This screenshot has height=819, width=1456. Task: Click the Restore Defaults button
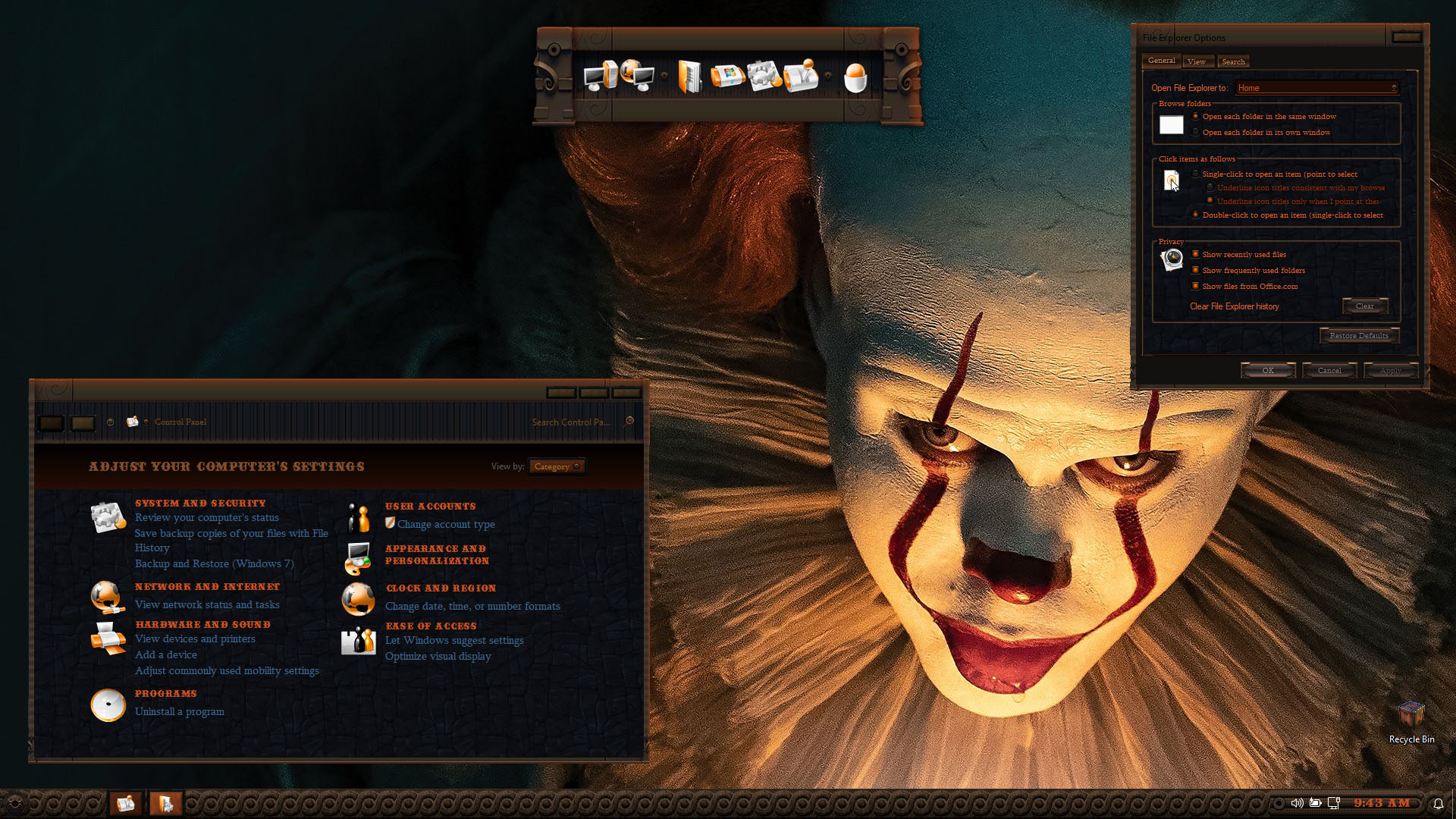point(1358,336)
